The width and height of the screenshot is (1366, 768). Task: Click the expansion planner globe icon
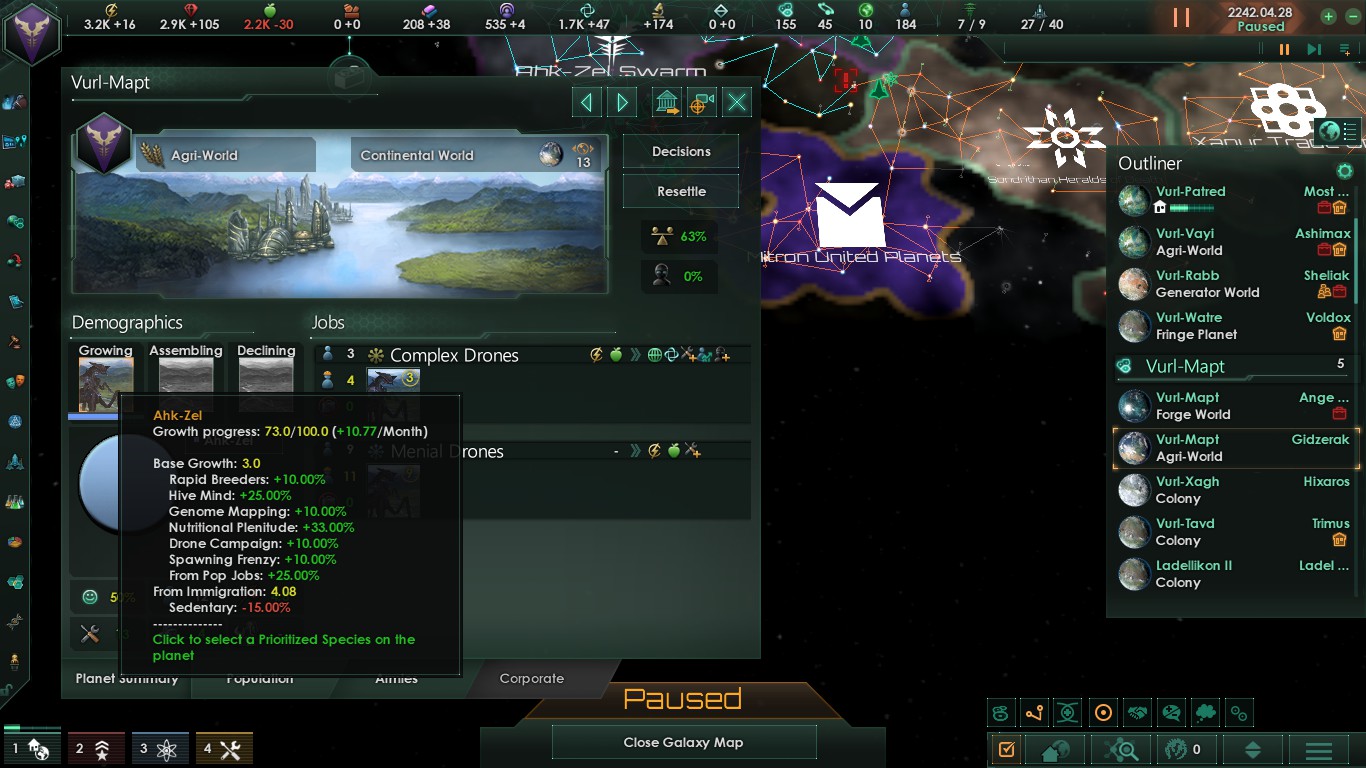coord(1331,131)
